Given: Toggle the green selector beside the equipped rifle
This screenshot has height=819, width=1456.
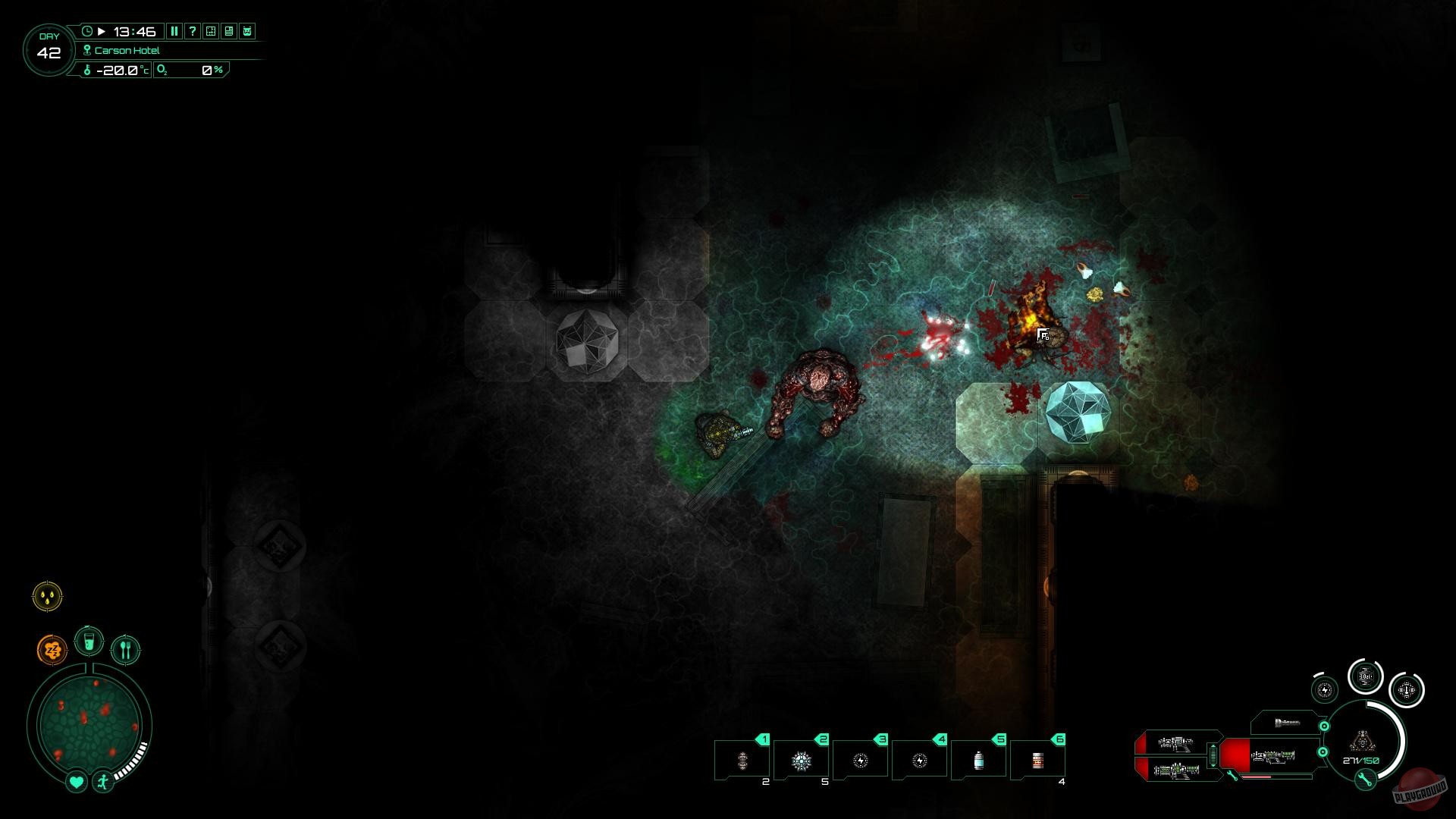Looking at the screenshot, I should pyautogui.click(x=1324, y=752).
